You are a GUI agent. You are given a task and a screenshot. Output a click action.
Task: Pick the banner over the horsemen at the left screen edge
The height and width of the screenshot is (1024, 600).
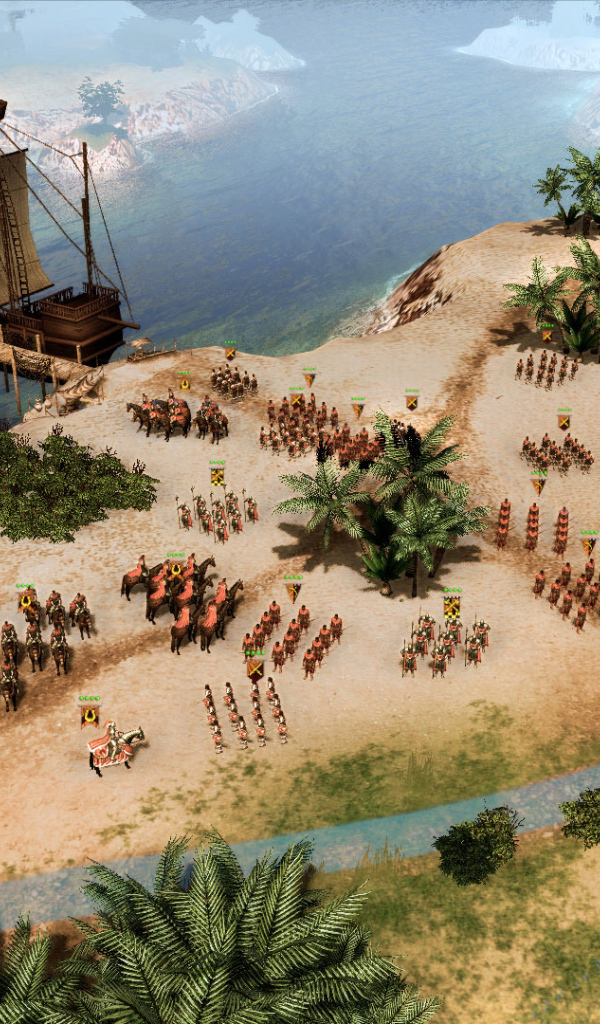pyautogui.click(x=26, y=599)
